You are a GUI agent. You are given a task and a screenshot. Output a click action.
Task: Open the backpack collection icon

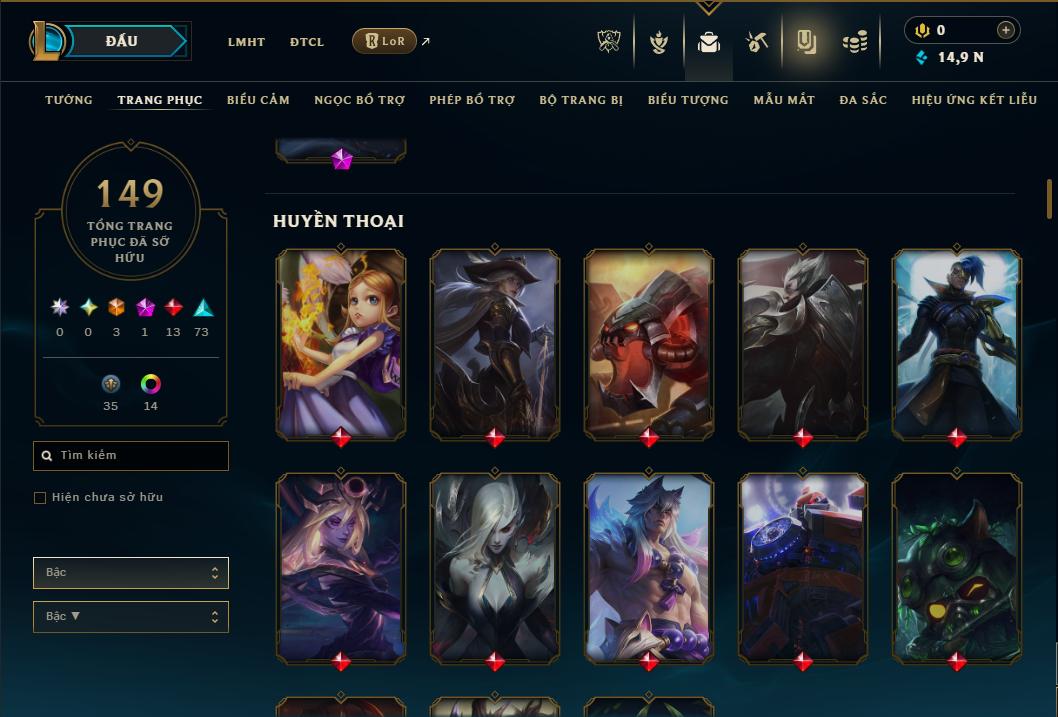point(709,42)
